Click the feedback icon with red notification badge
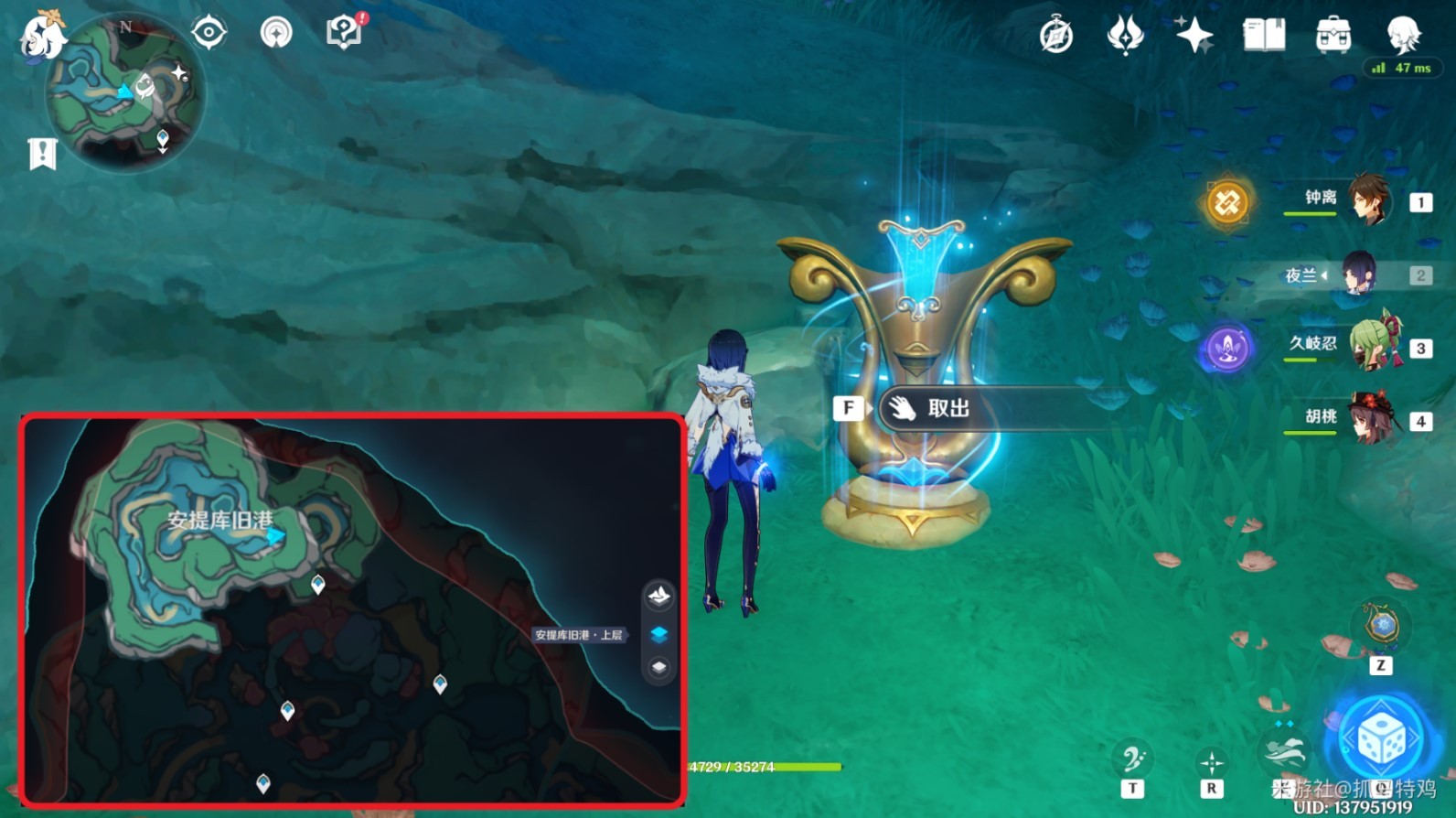The image size is (1456, 818). (343, 32)
